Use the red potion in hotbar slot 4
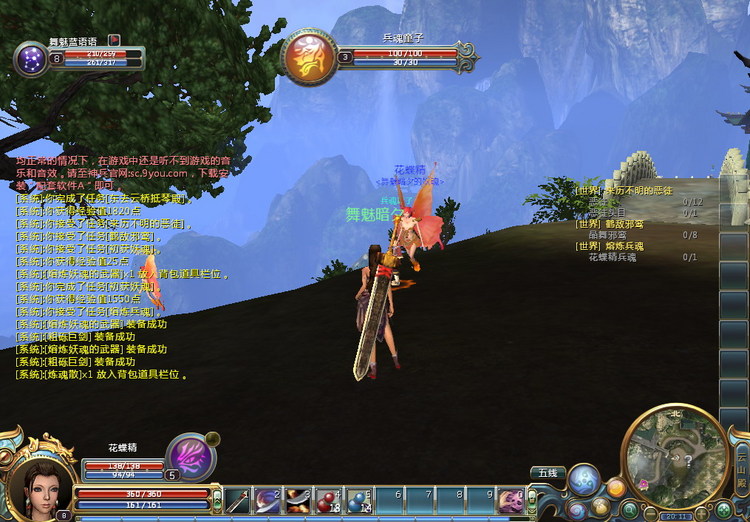The image size is (750, 522). pos(329,500)
